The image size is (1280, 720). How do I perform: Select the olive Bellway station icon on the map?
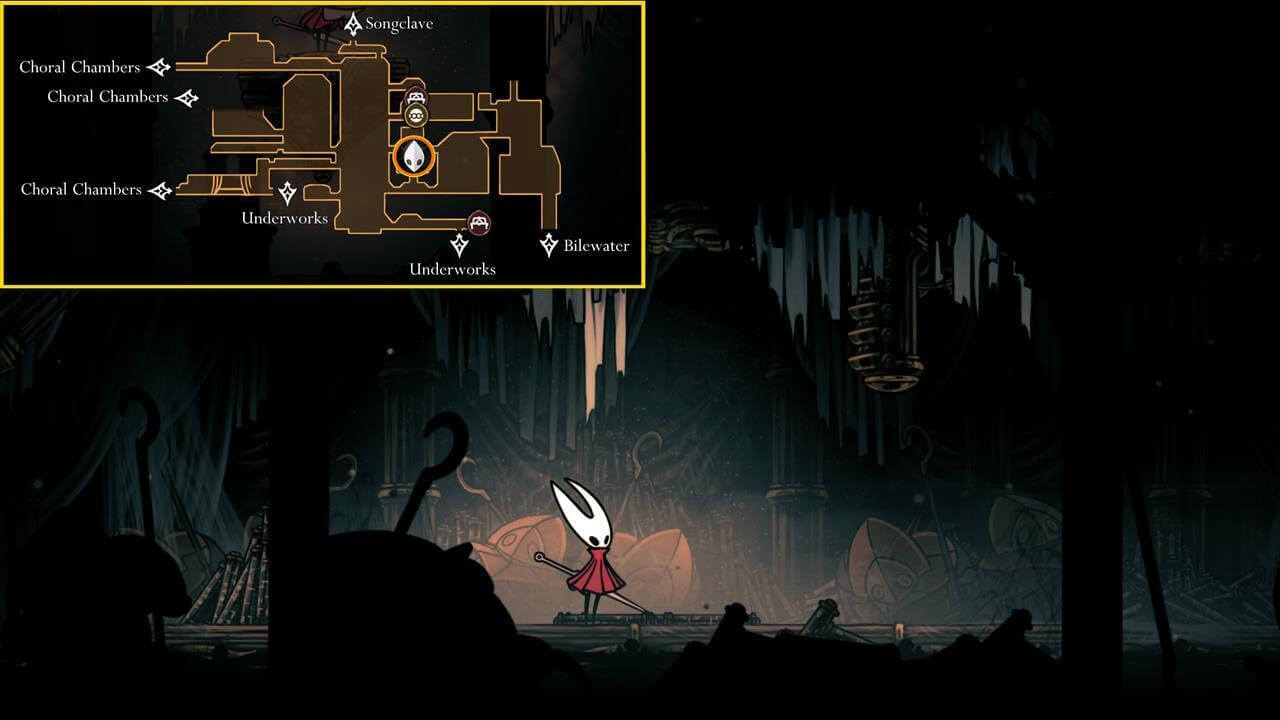414,117
